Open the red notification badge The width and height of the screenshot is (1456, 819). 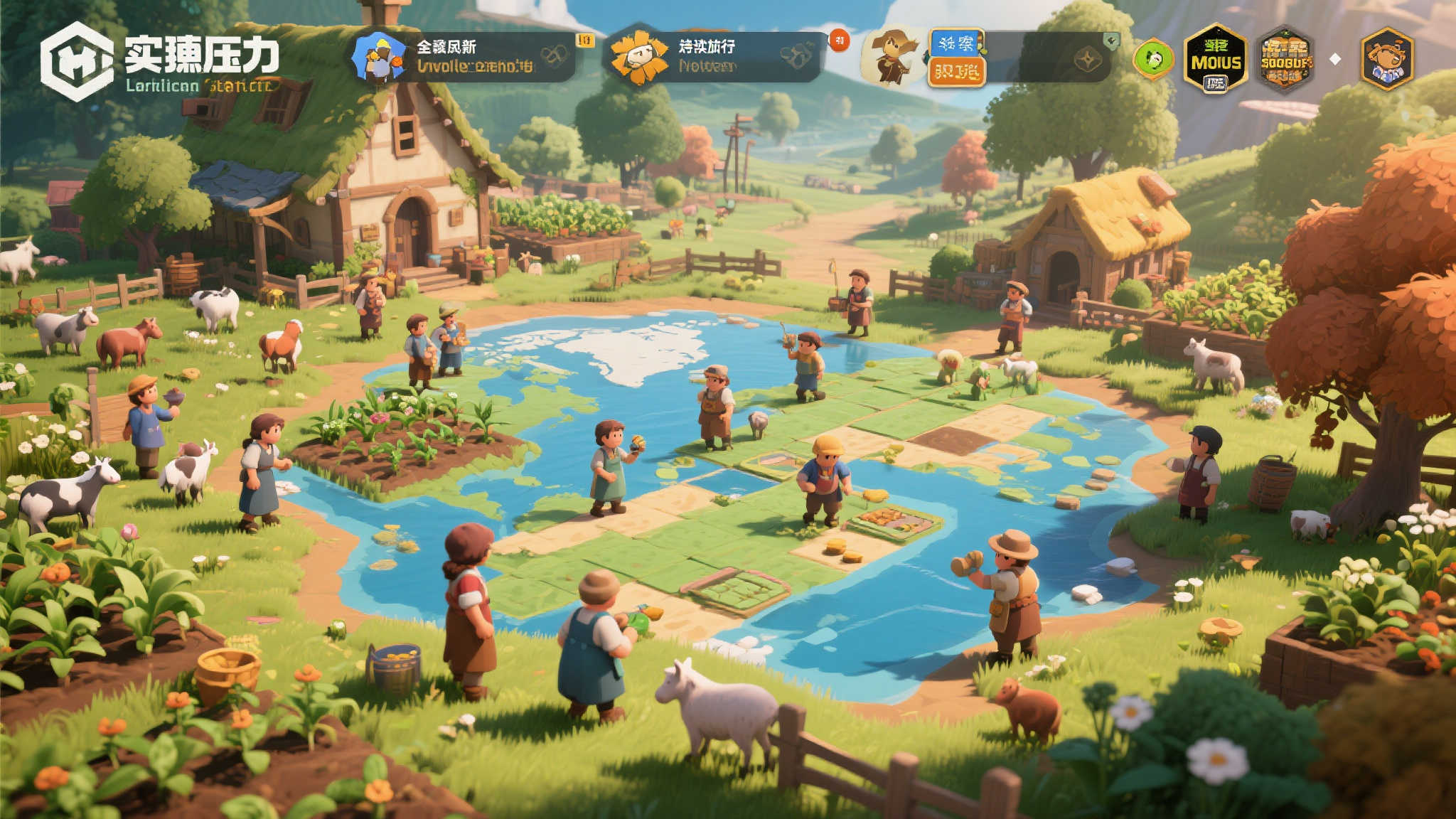point(840,41)
